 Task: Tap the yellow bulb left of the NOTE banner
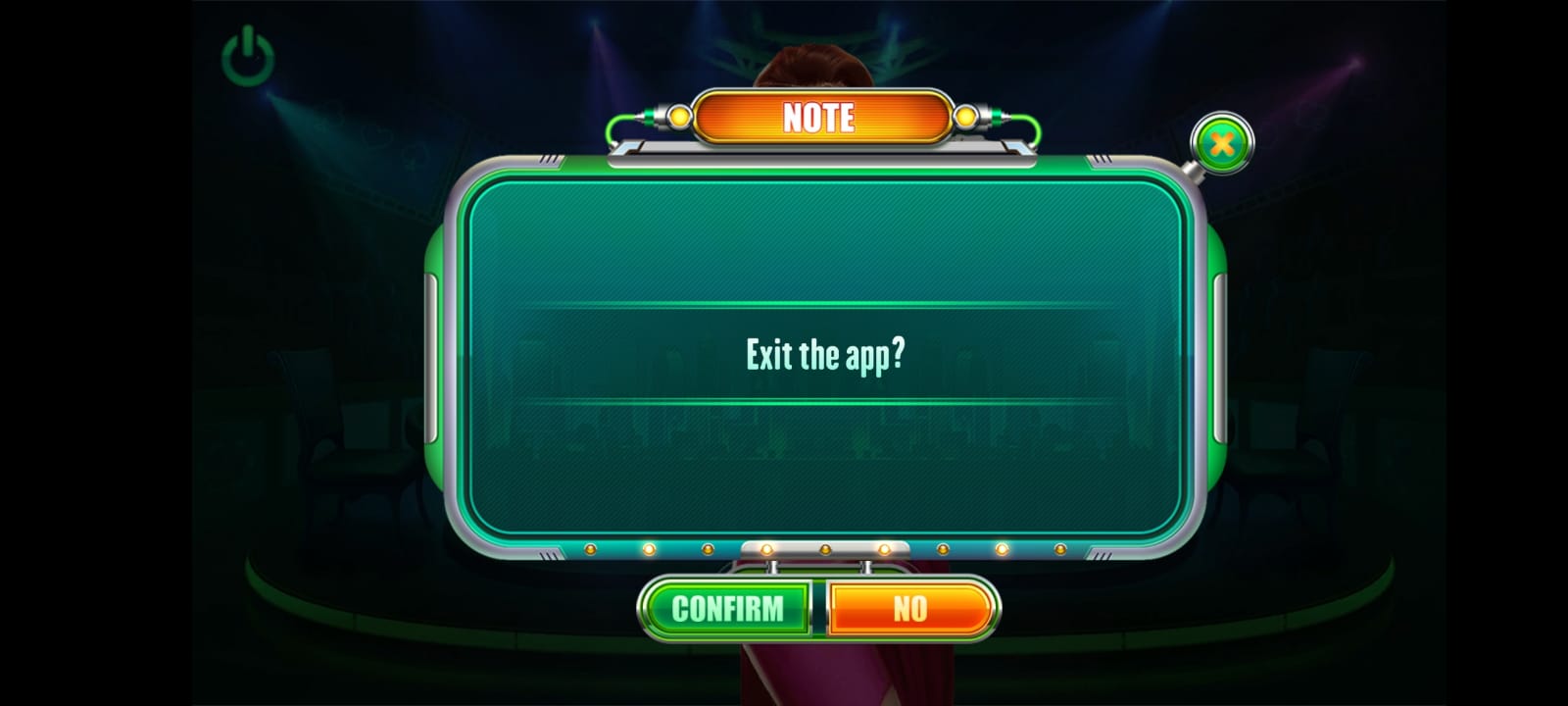[x=678, y=116]
